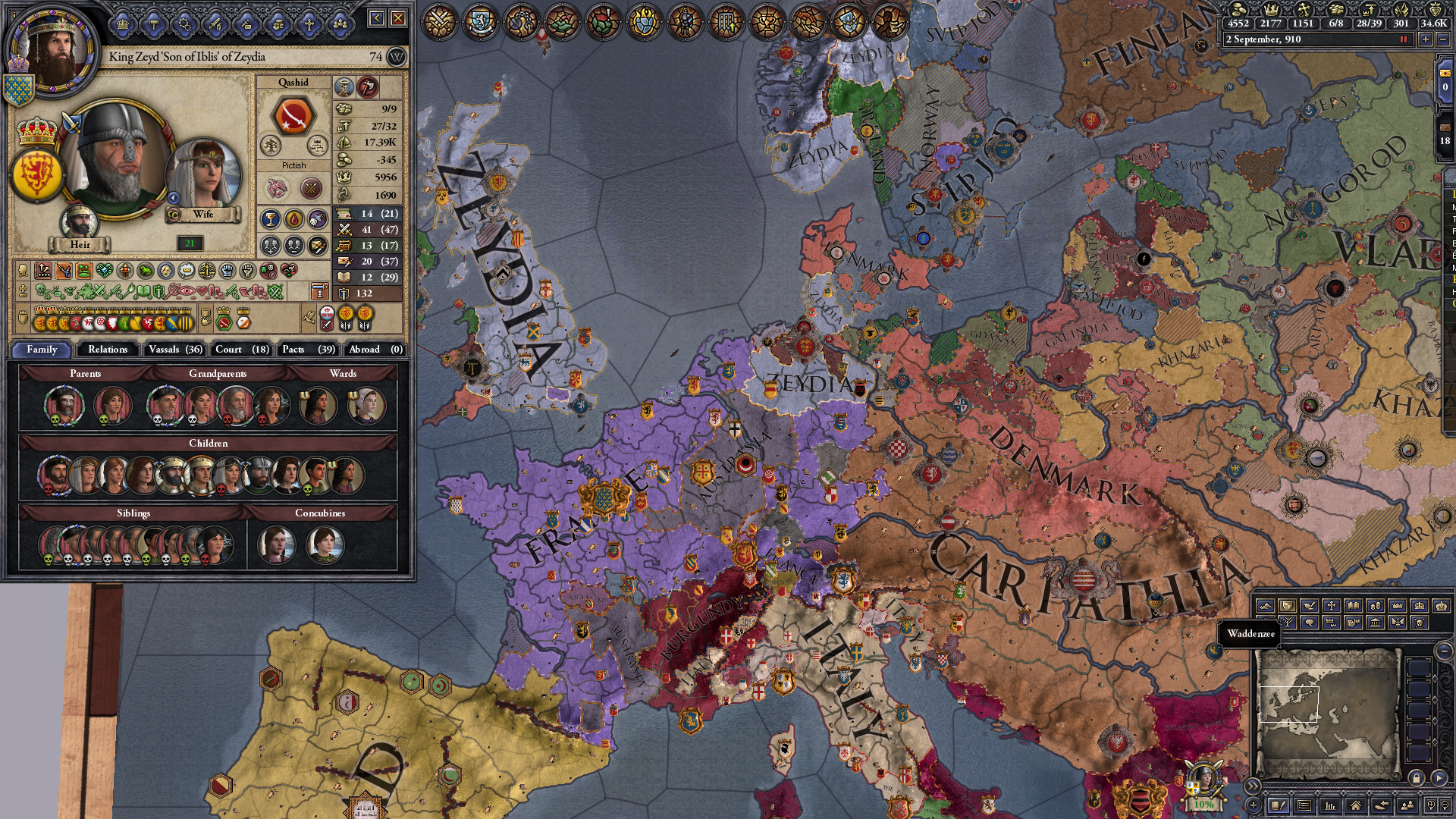1456x819 pixels.
Task: Click the Heir button under the portrait
Action: (81, 245)
